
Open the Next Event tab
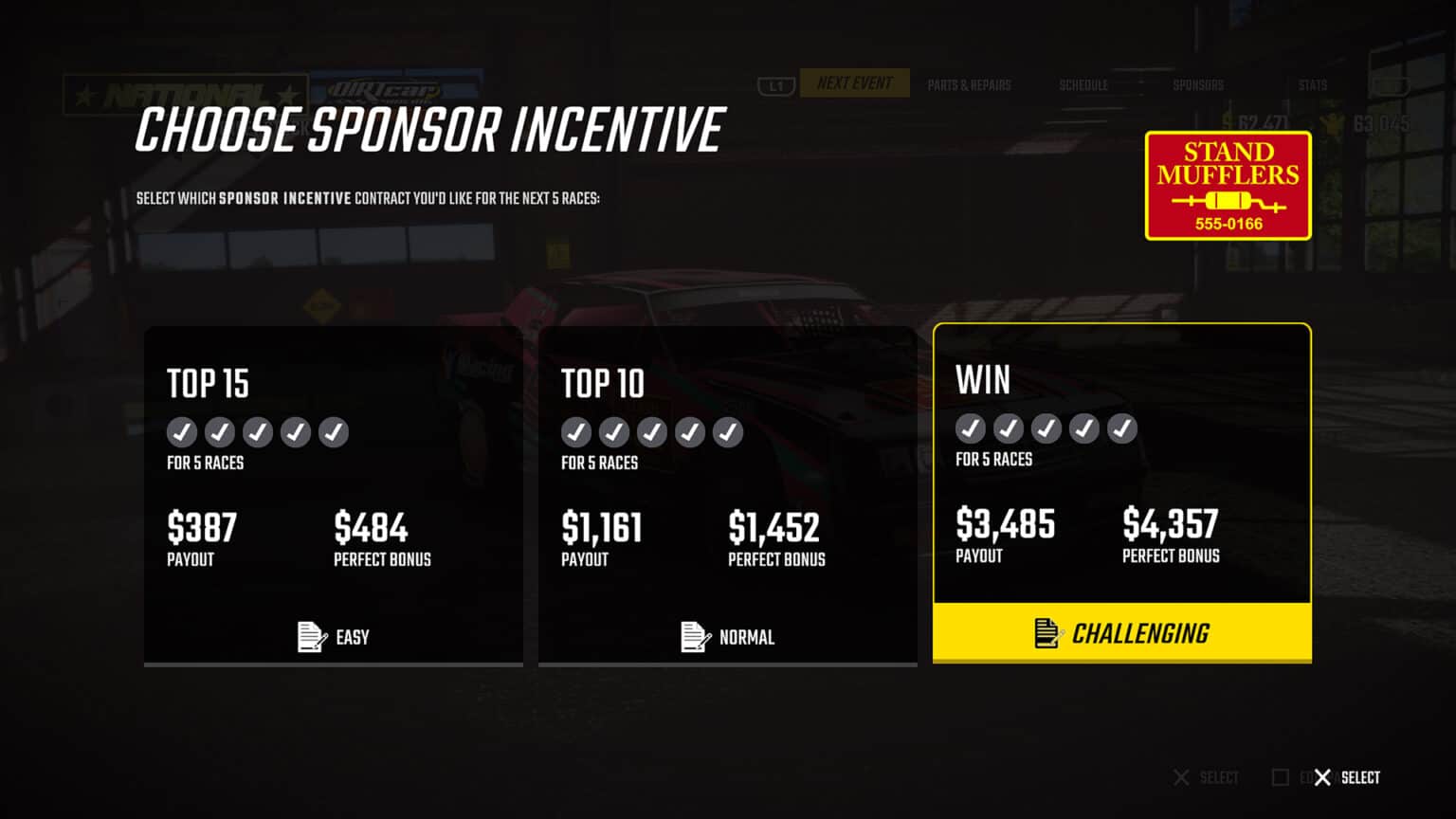[x=854, y=83]
